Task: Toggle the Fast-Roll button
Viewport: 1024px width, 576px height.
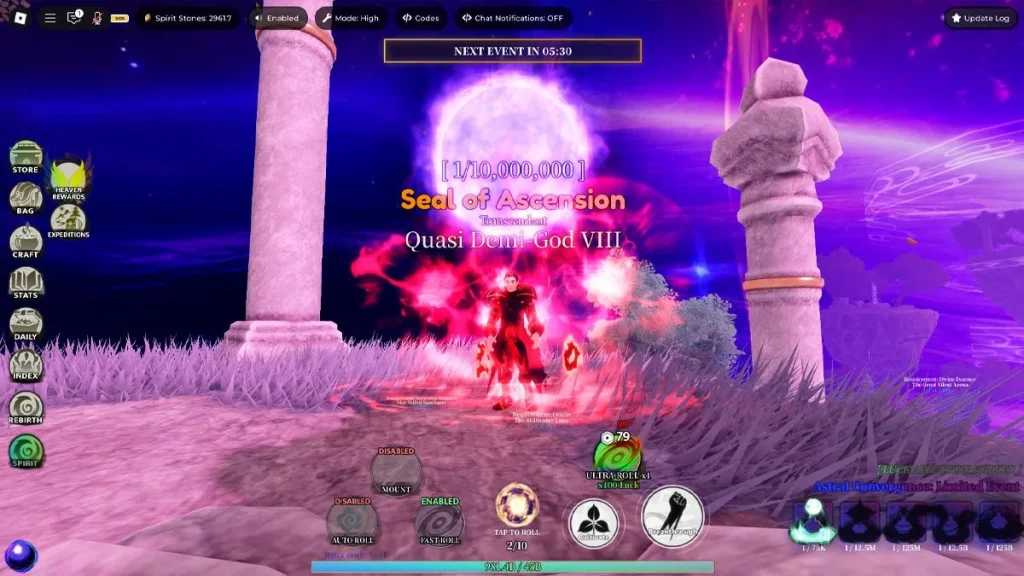Action: pos(439,522)
